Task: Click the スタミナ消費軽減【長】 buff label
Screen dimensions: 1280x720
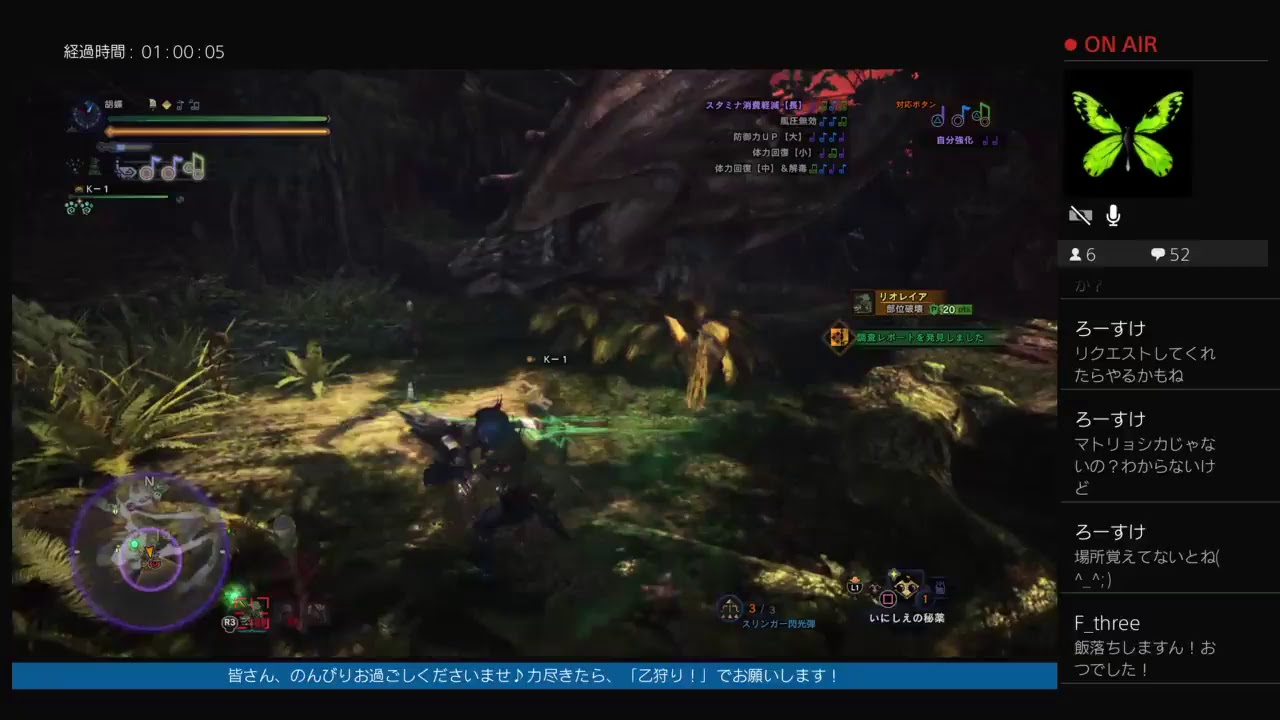Action: [754, 103]
